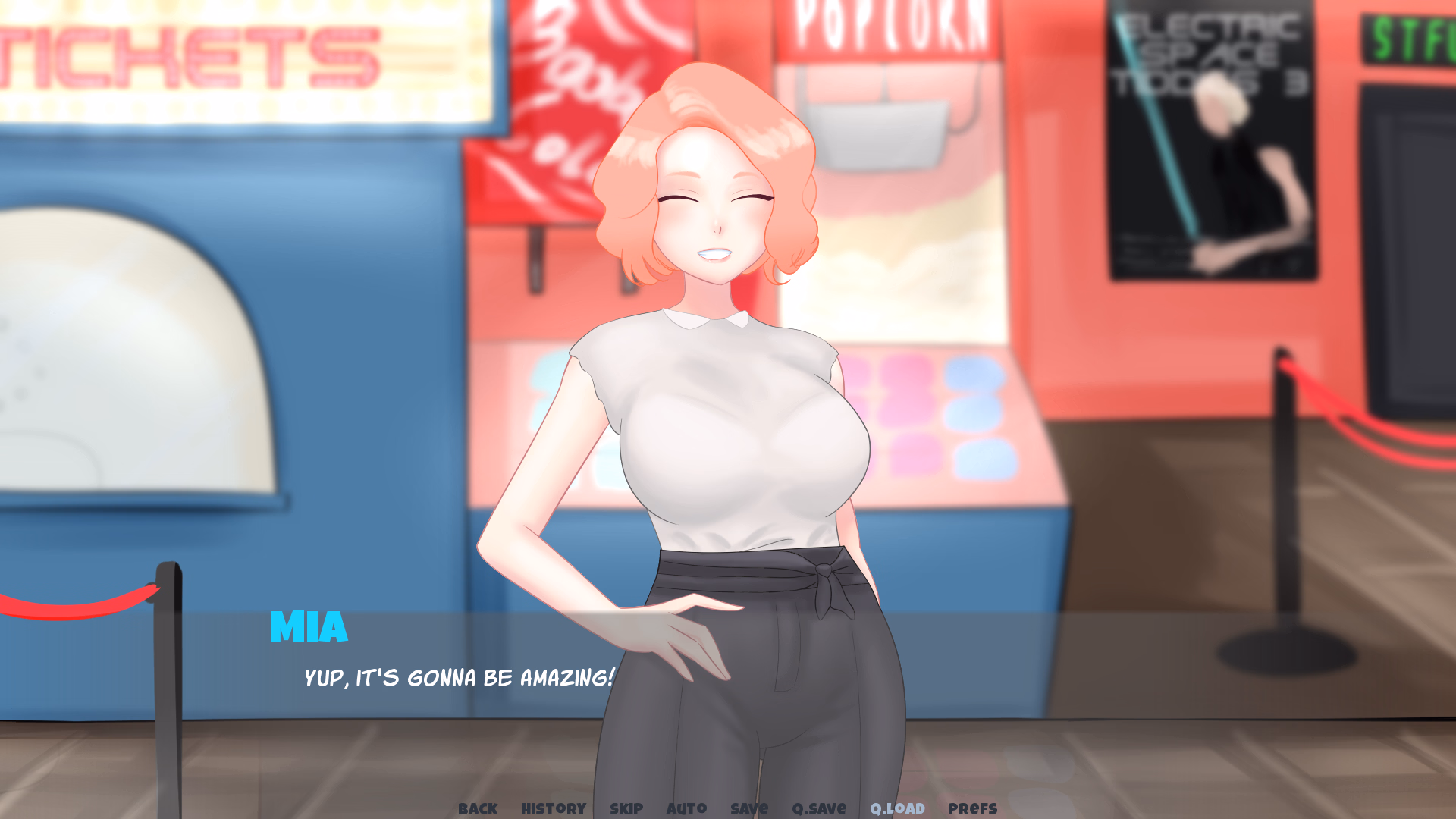Click the candy display counter

[x=948, y=425]
